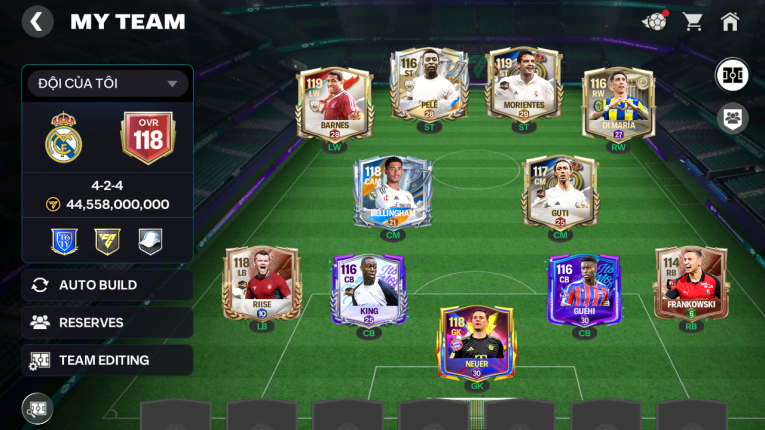Go back using the arrow button

point(37,22)
